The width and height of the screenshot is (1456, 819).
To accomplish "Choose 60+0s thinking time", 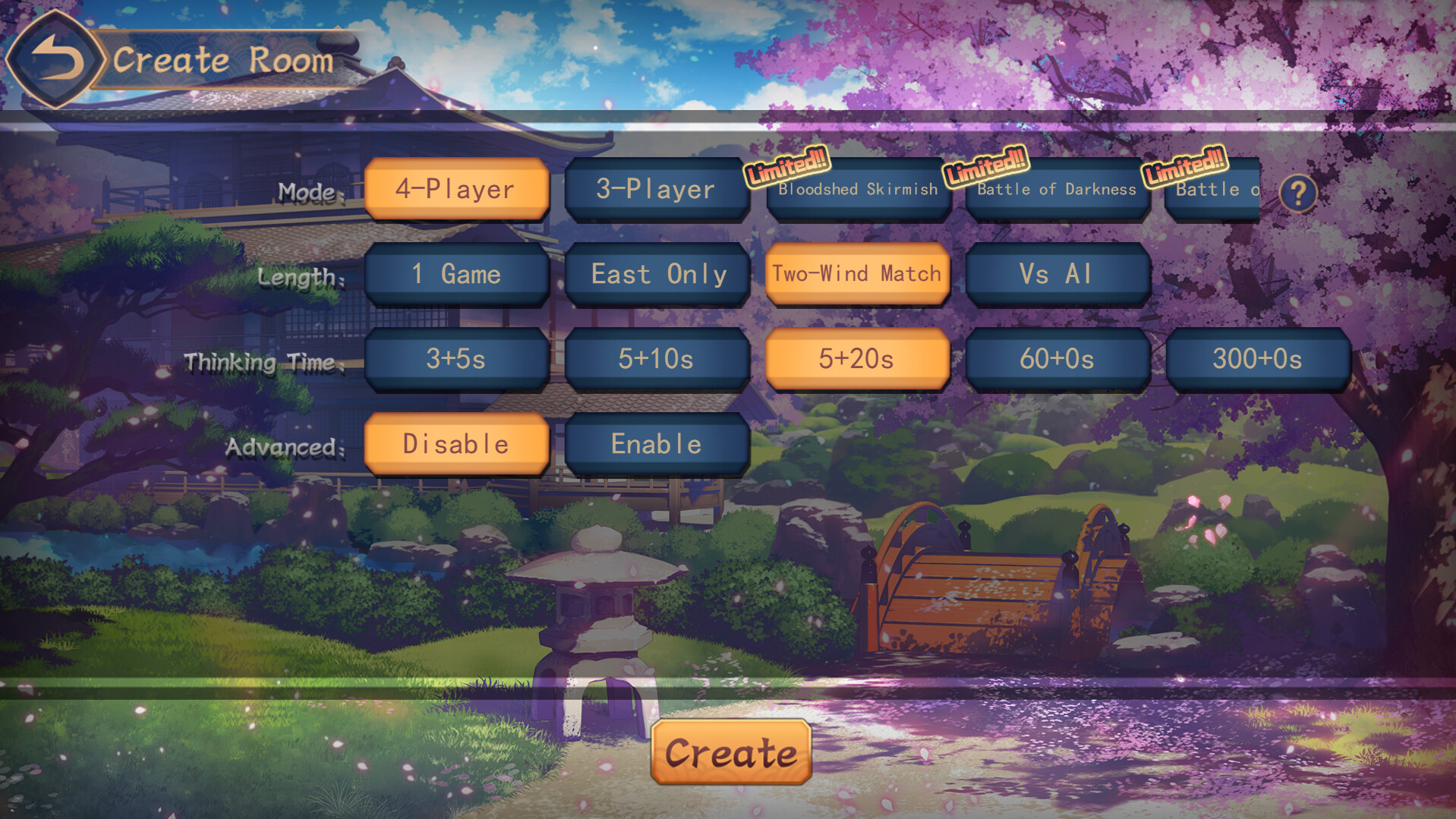I will pyautogui.click(x=1056, y=359).
